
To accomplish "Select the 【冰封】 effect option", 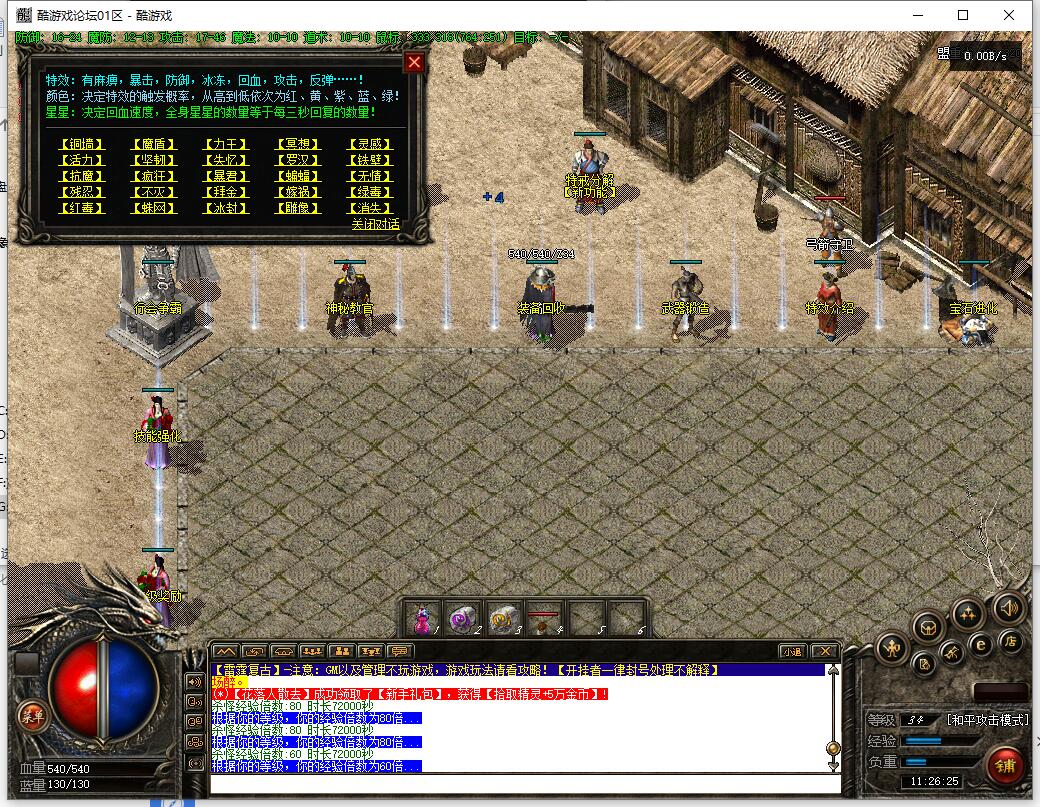I will pos(226,208).
